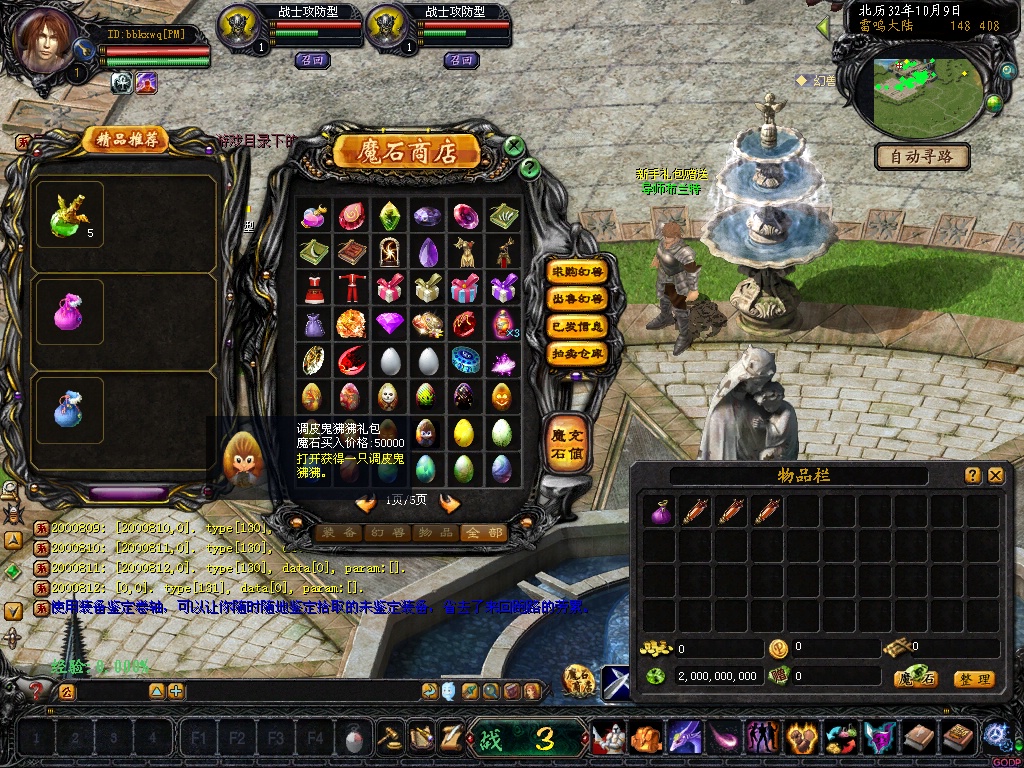The image size is (1024, 768).
Task: Close the 物品栏 inventory window
Action: pyautogui.click(x=995, y=476)
